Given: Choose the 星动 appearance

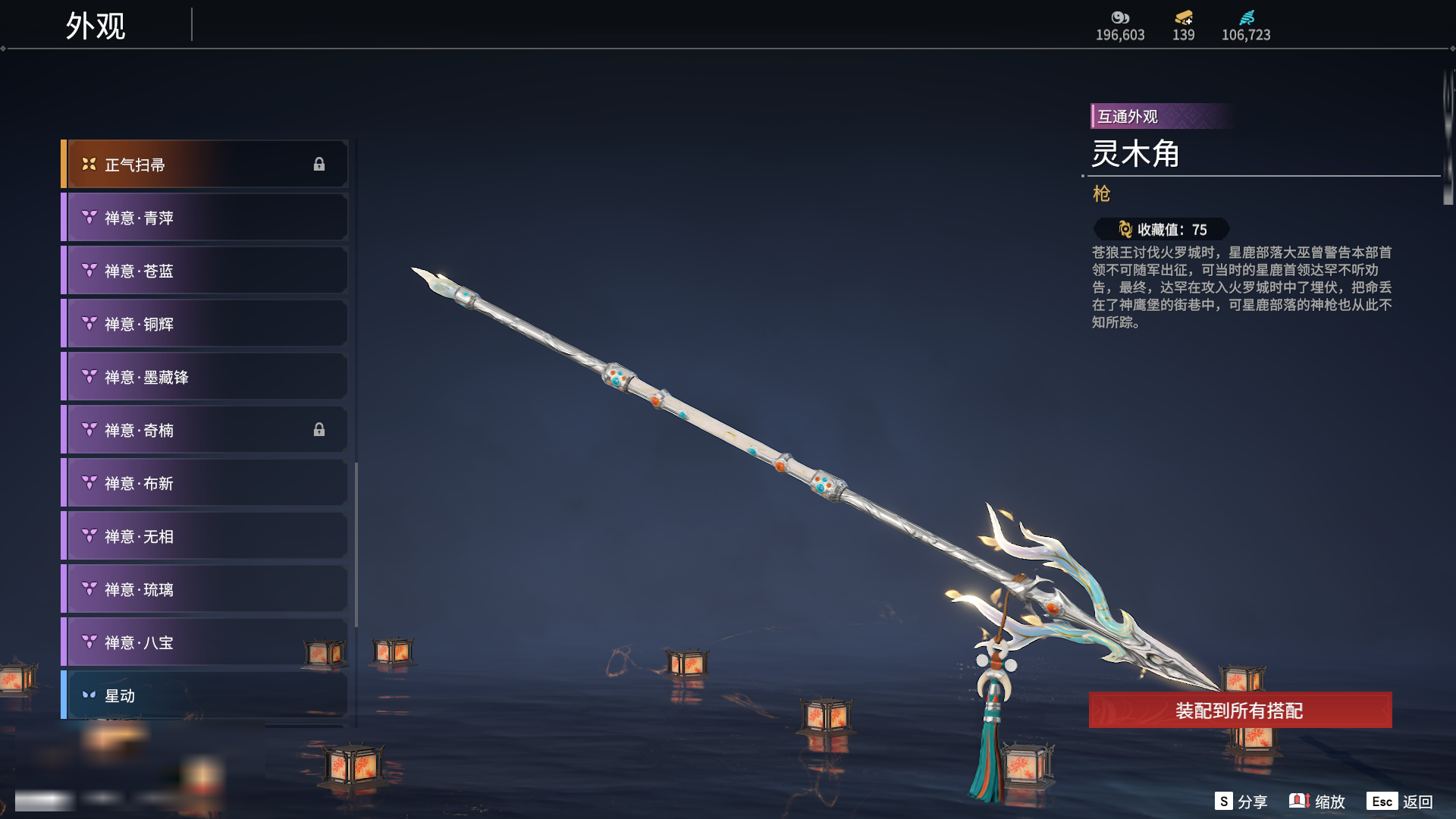Looking at the screenshot, I should (x=205, y=695).
